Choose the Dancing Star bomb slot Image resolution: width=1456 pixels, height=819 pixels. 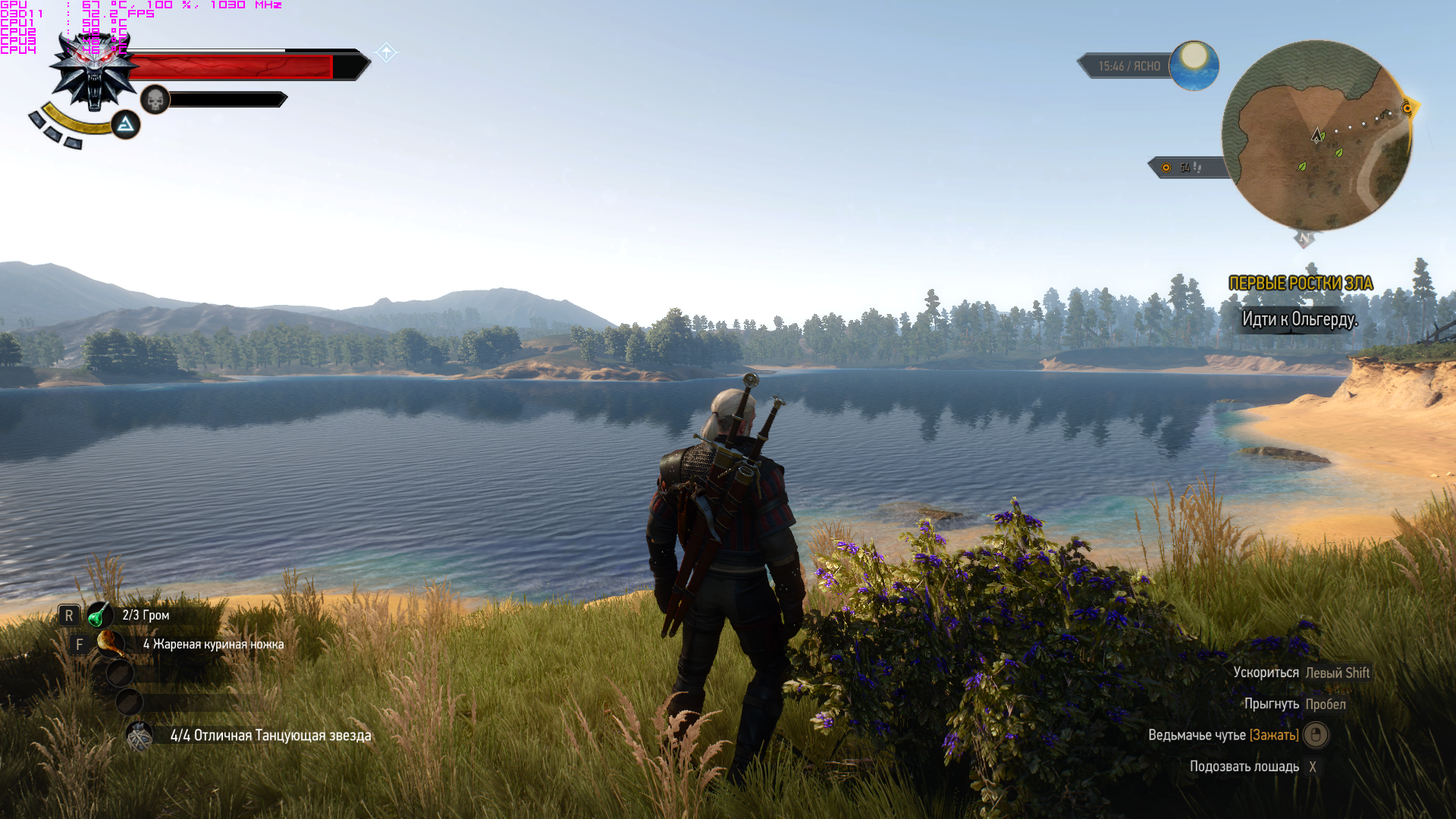(140, 736)
